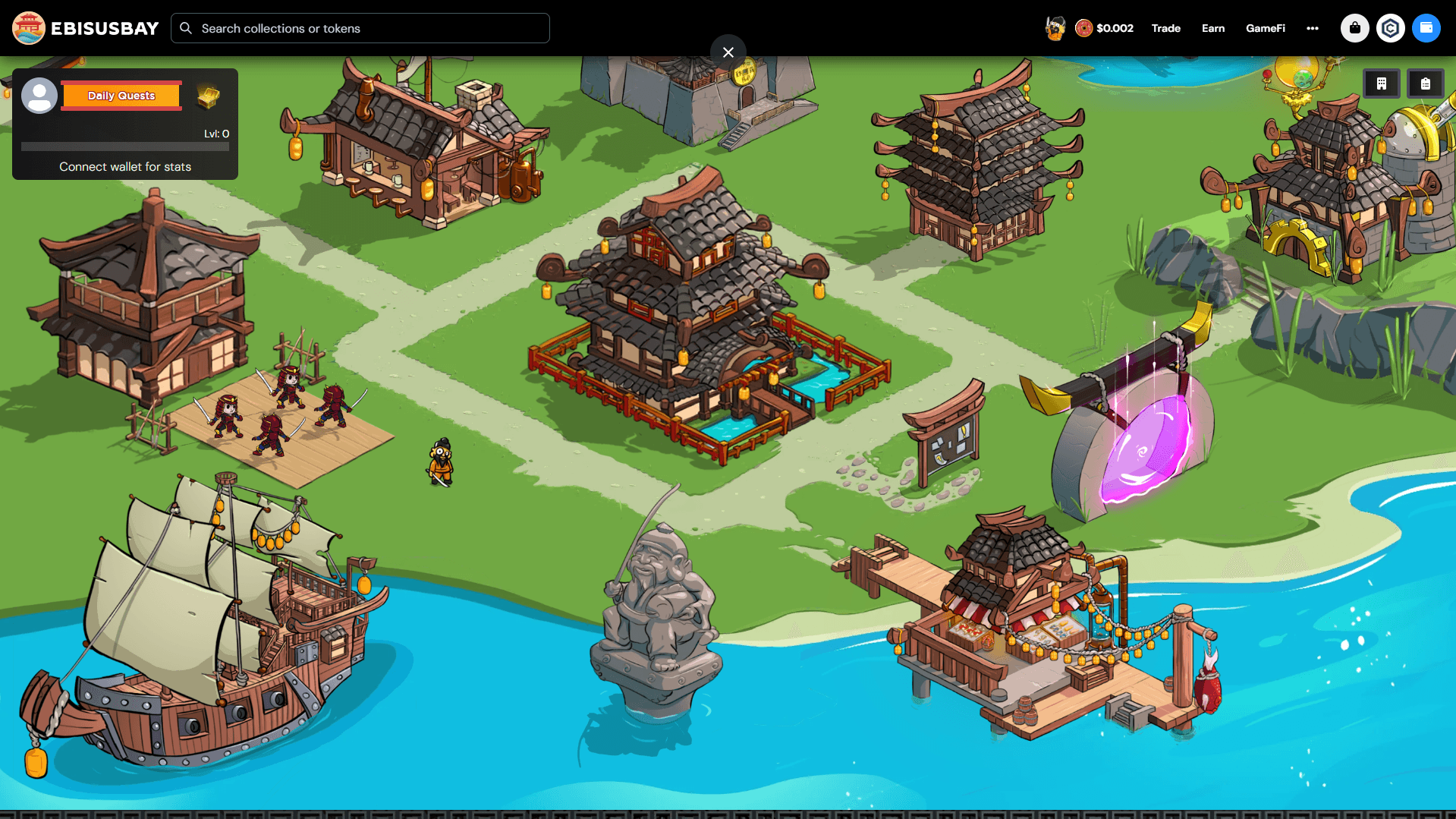Click the hexagonal Cronos chain icon
The height and width of the screenshot is (819, 1456).
1391,28
